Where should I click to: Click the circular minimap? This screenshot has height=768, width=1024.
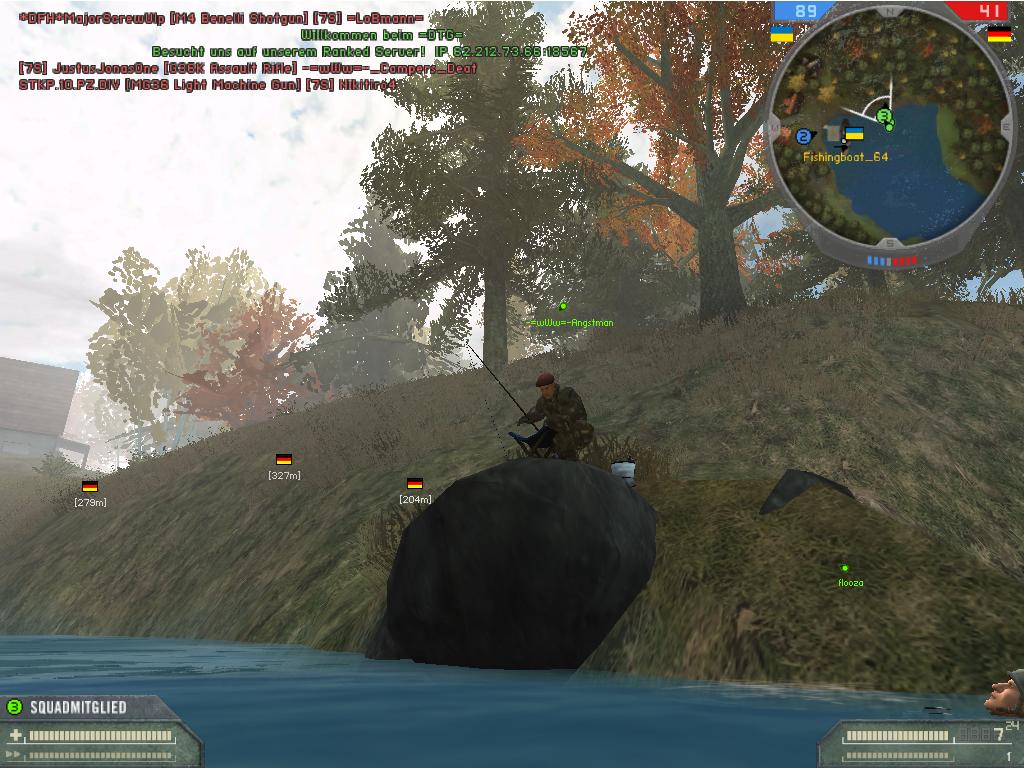(889, 134)
